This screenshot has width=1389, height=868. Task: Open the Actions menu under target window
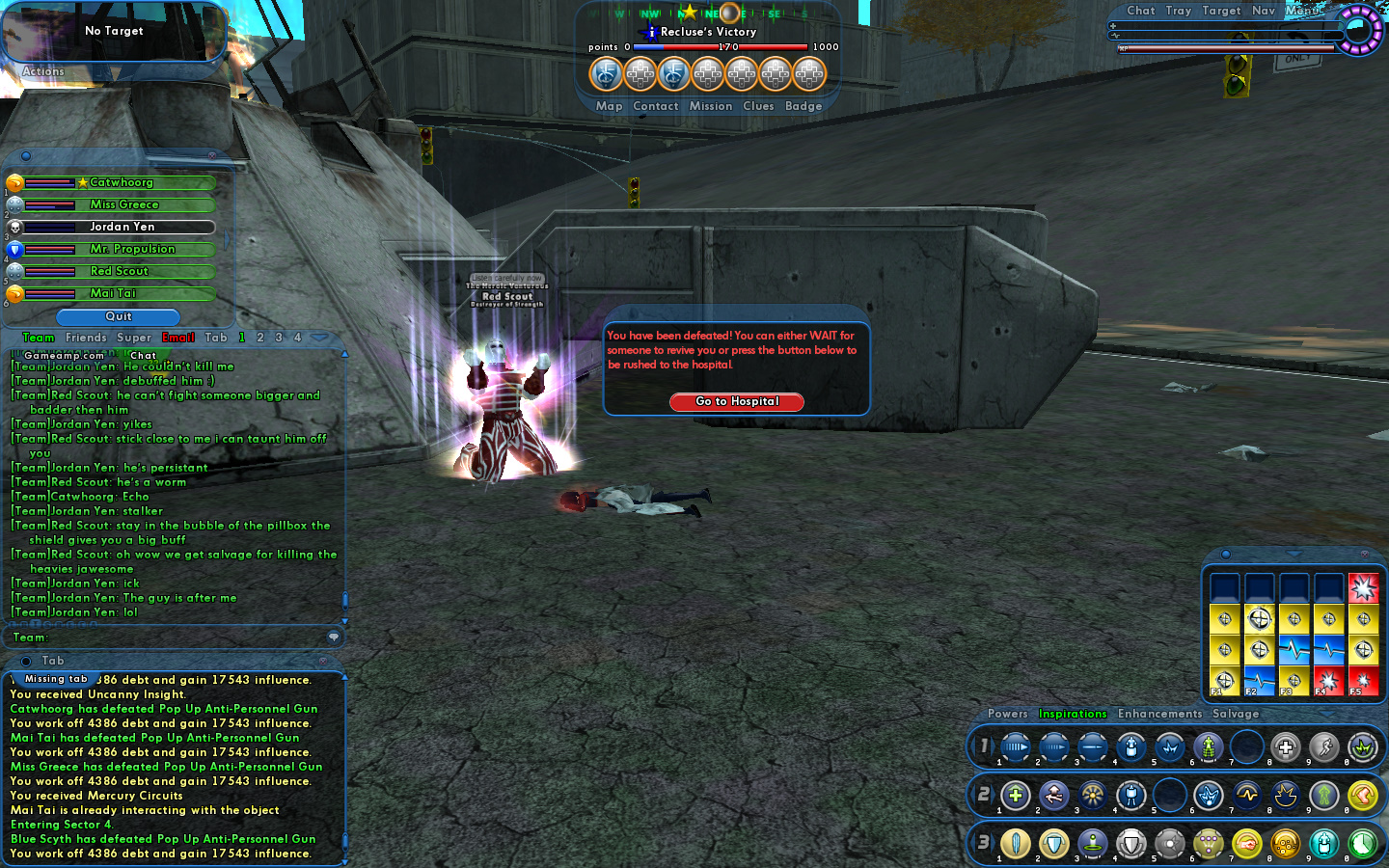pyautogui.click(x=43, y=71)
